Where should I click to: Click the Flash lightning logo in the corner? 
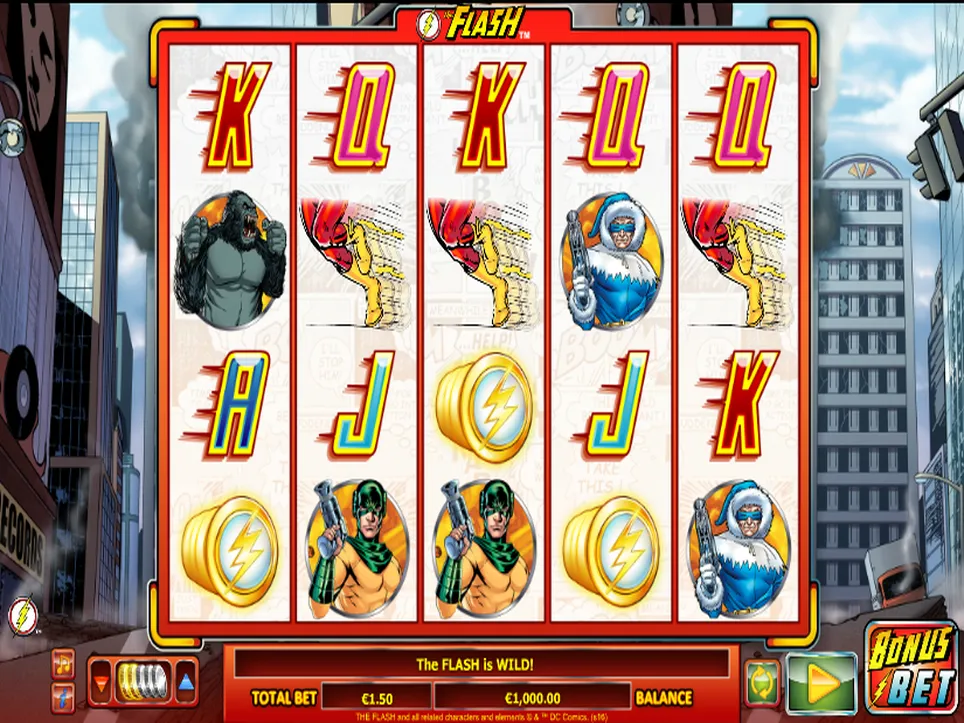click(x=20, y=615)
